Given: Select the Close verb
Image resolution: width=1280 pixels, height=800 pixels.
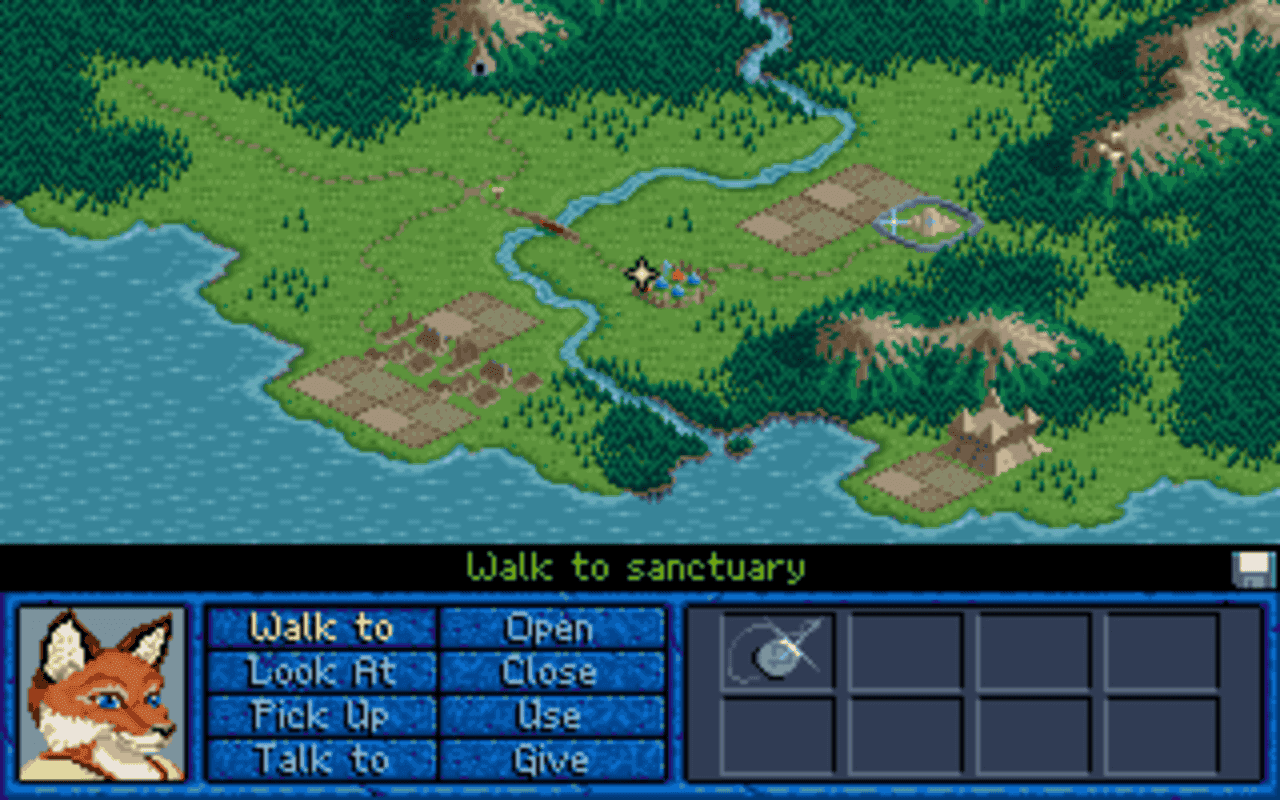Looking at the screenshot, I should click(552, 672).
